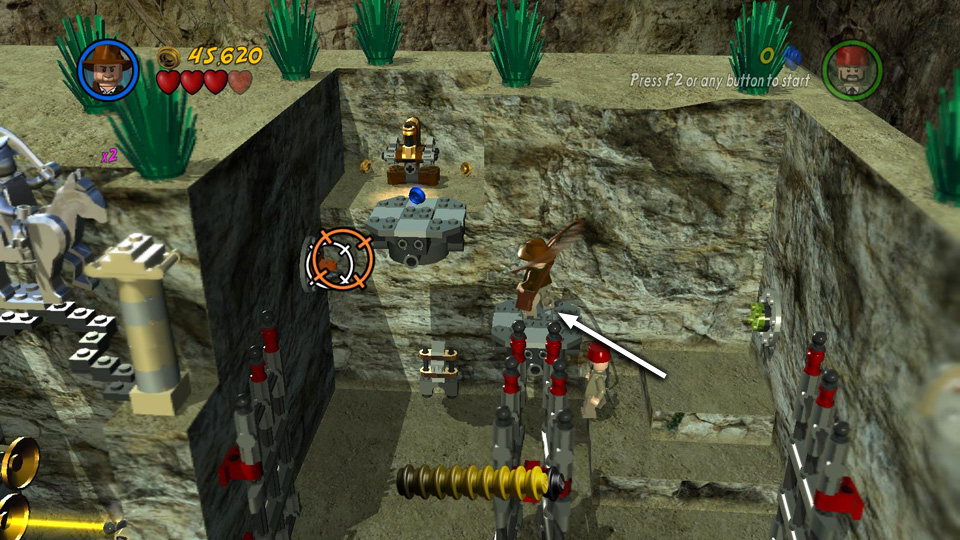The width and height of the screenshot is (960, 540).
Task: Click player one's Indiana Jones portrait
Action: 108,68
